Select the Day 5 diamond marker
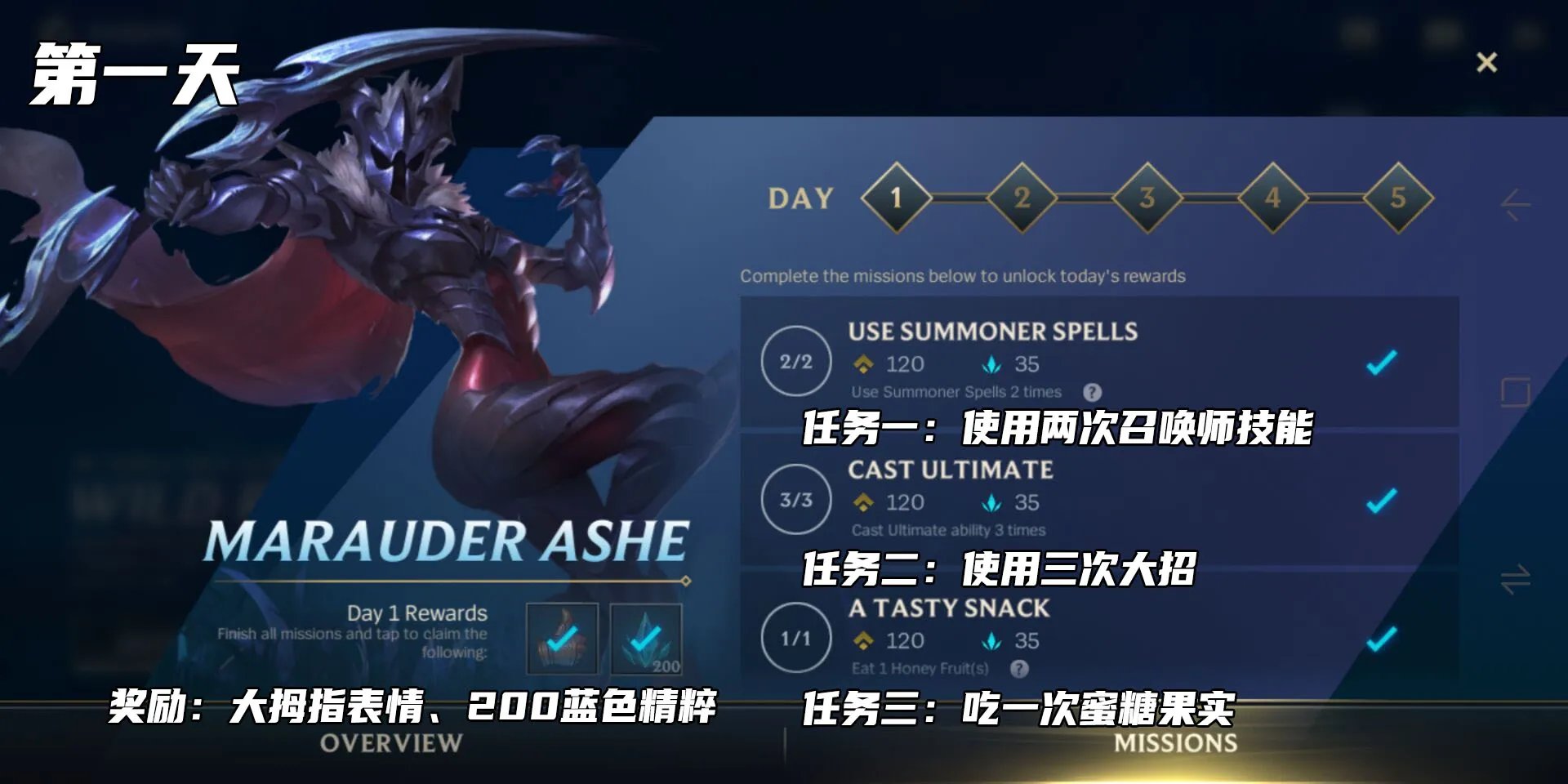Screen dimensions: 1568x784 (x=1399, y=198)
